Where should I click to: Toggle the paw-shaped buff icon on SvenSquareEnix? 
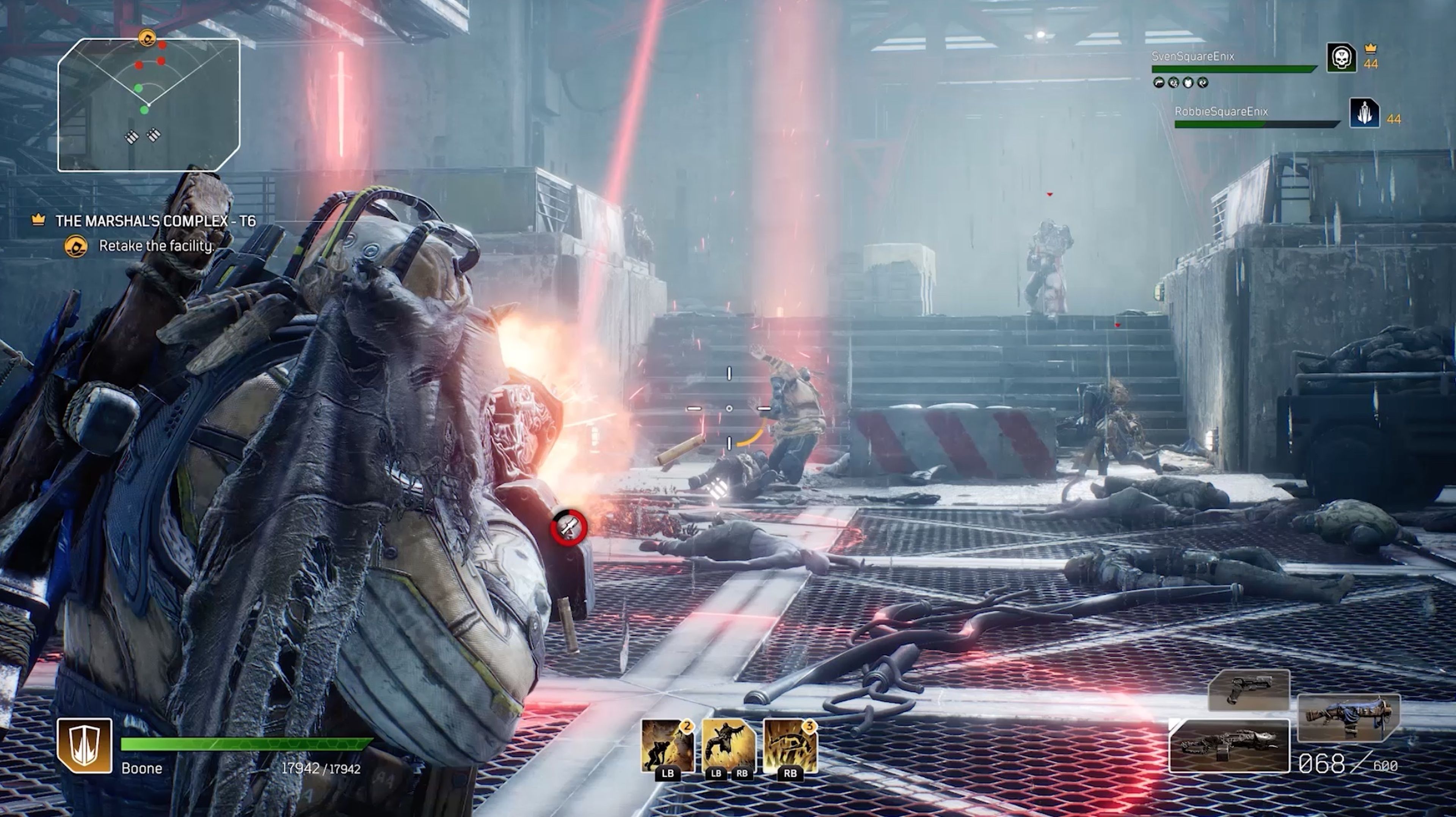[x=1173, y=84]
